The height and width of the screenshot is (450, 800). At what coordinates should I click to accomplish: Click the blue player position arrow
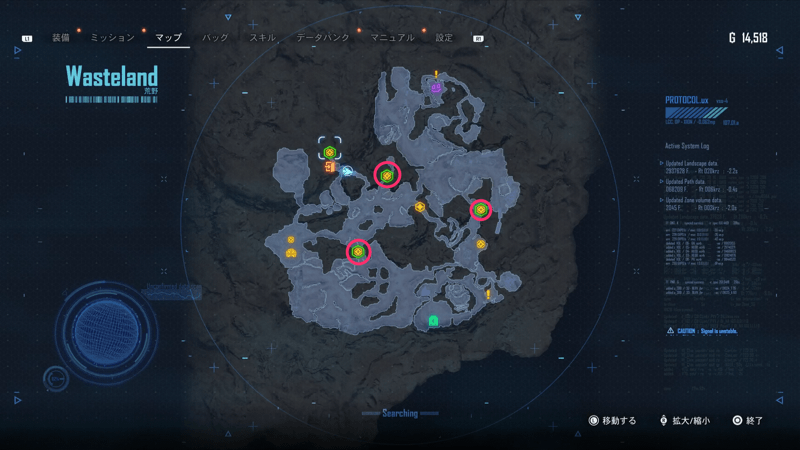(347, 171)
